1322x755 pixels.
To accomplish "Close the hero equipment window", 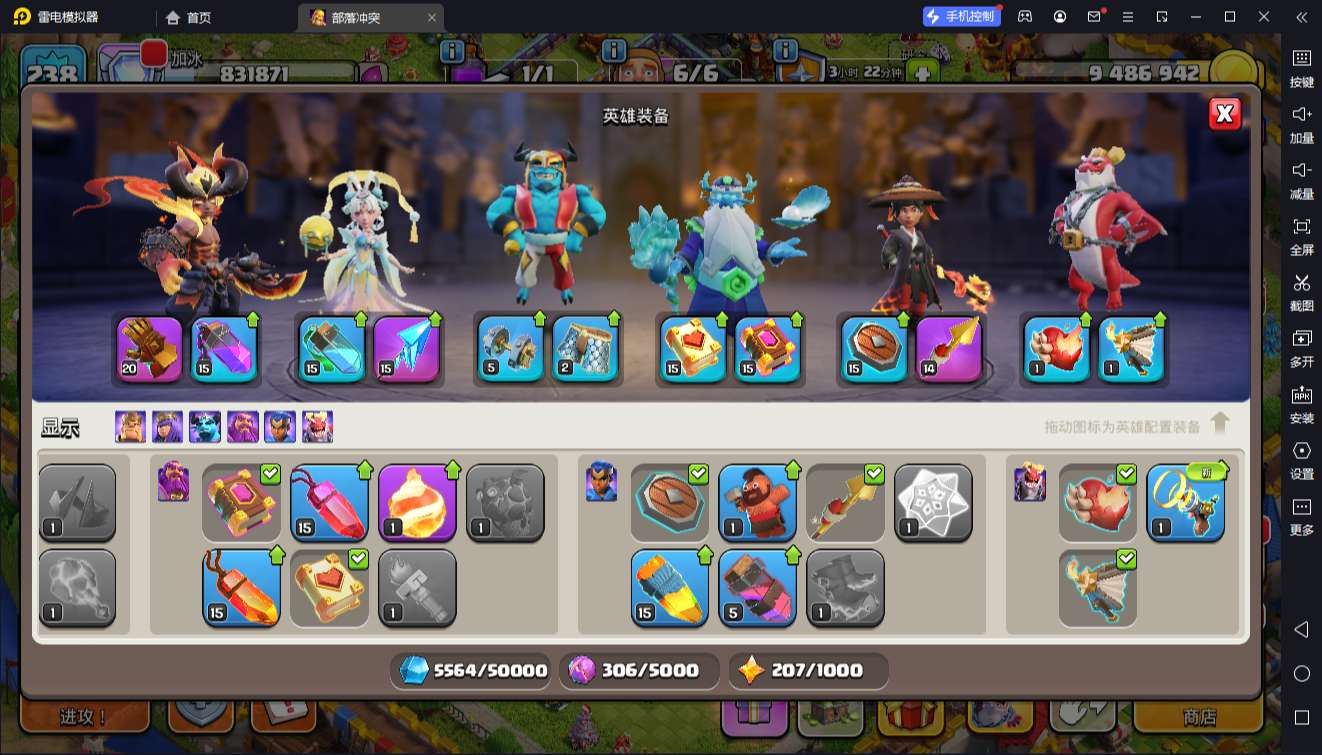I will [1225, 113].
